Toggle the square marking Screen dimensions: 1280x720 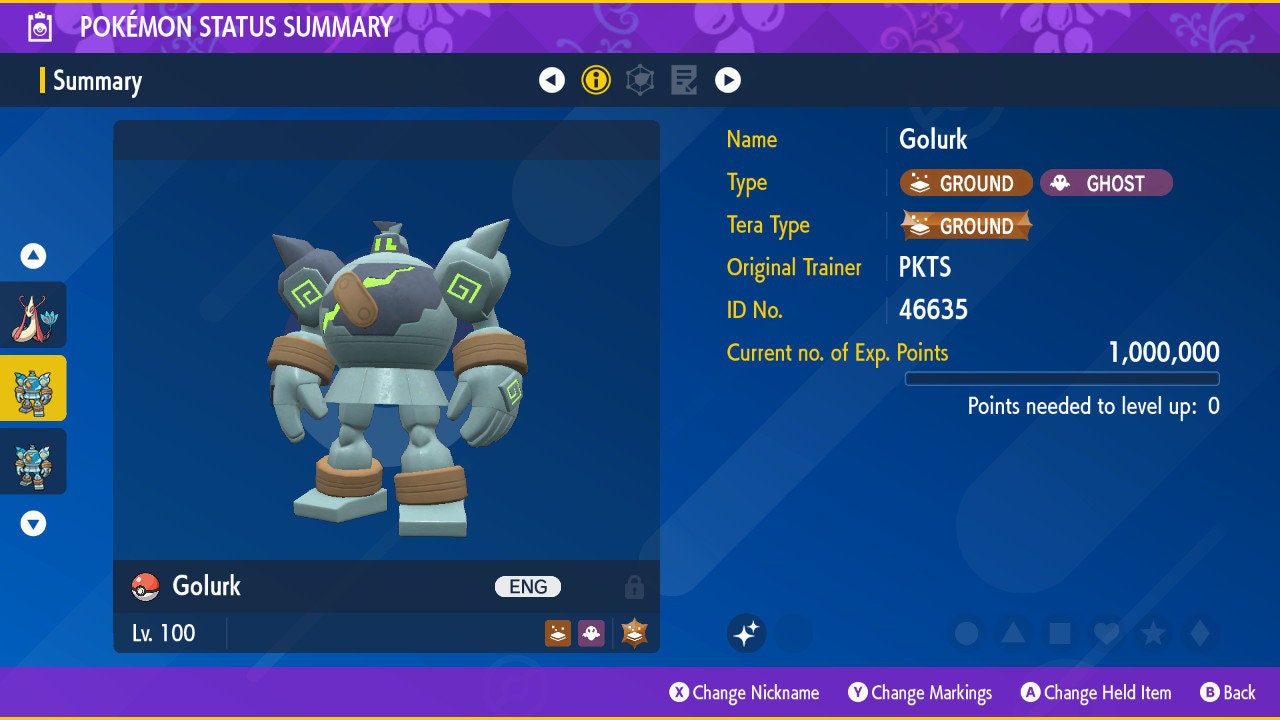click(1059, 633)
